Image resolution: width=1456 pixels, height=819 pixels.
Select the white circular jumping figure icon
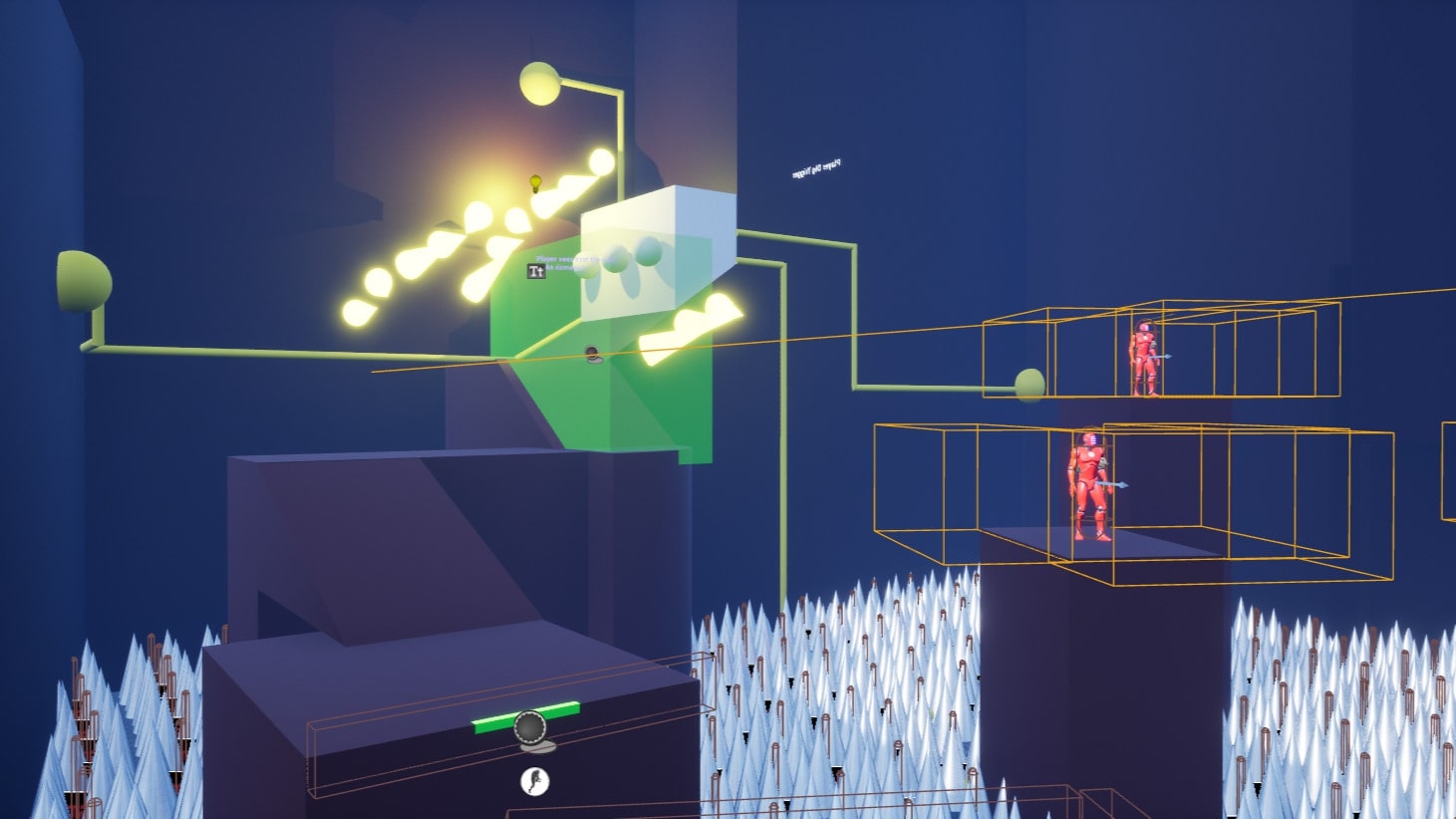(x=535, y=781)
